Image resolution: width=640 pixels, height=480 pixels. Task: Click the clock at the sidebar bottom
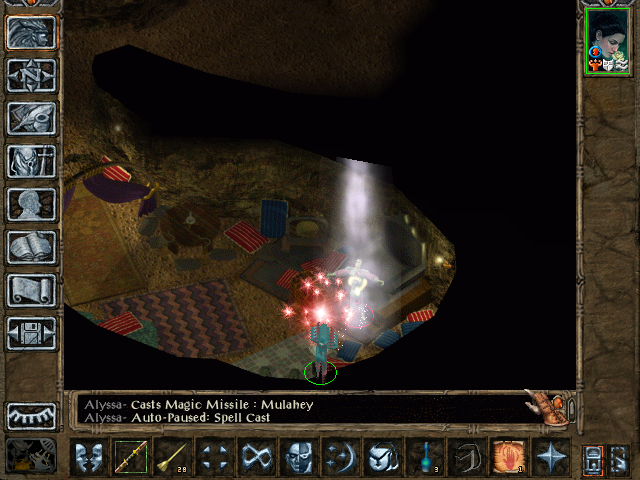click(30, 456)
